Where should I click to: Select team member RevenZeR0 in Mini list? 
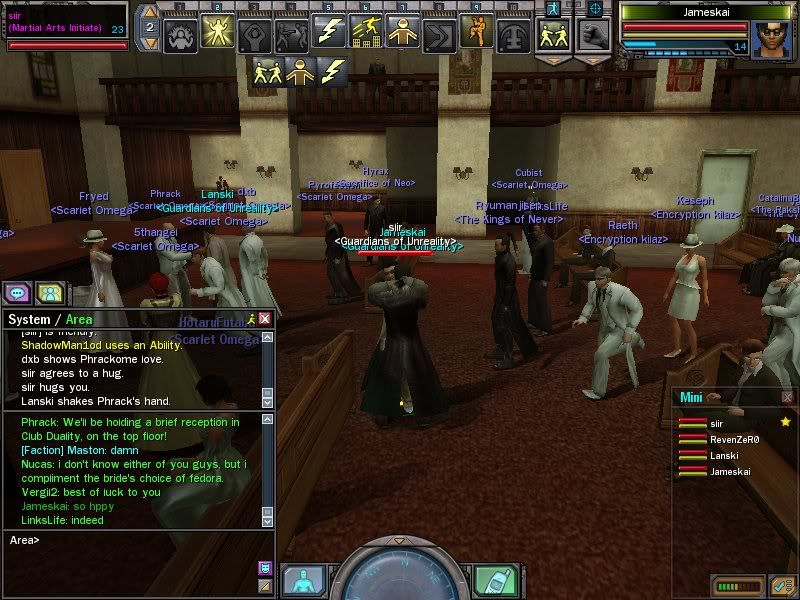pyautogui.click(x=735, y=439)
